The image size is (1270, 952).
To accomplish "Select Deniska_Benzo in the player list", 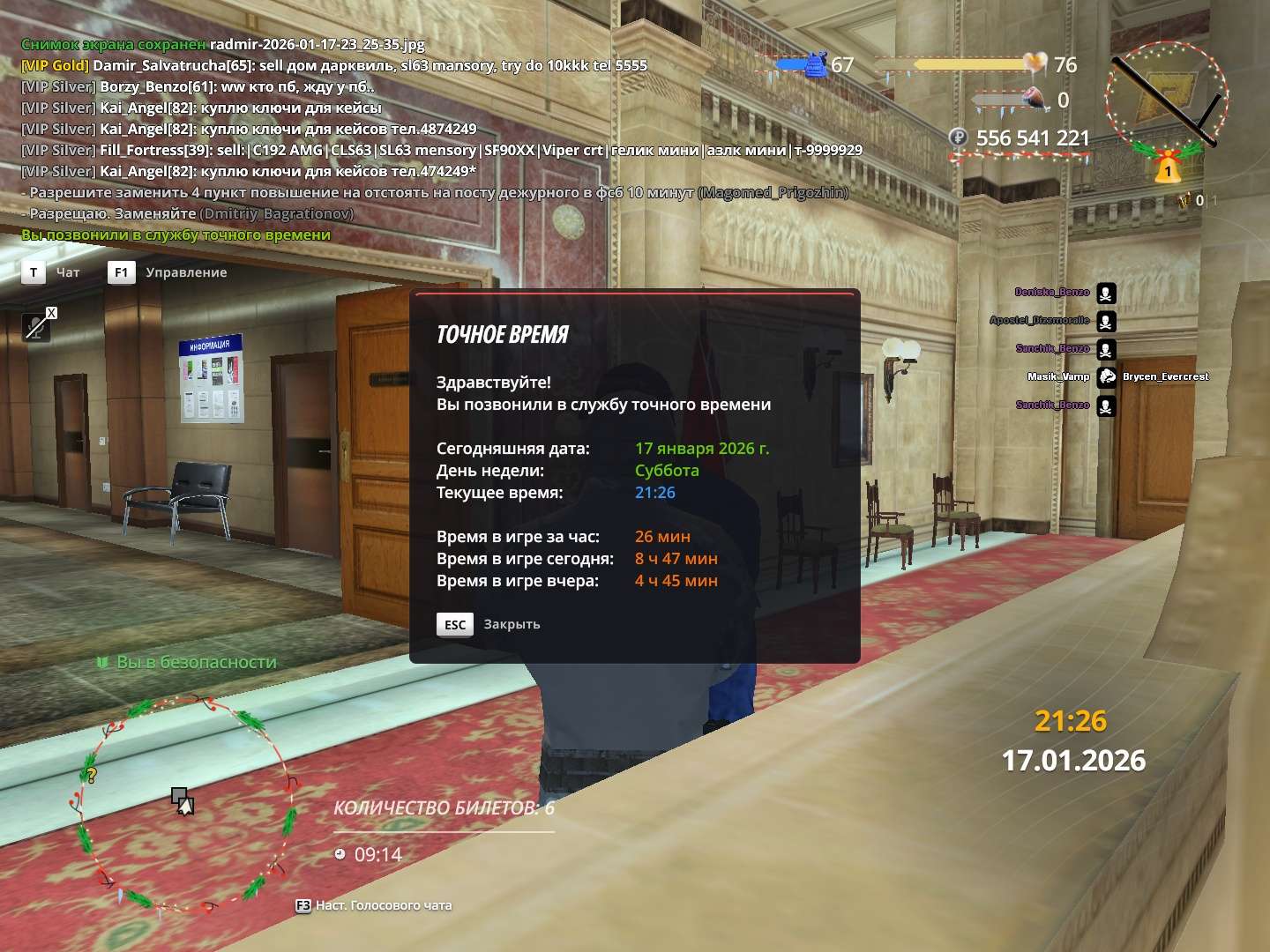I will click(x=1052, y=292).
